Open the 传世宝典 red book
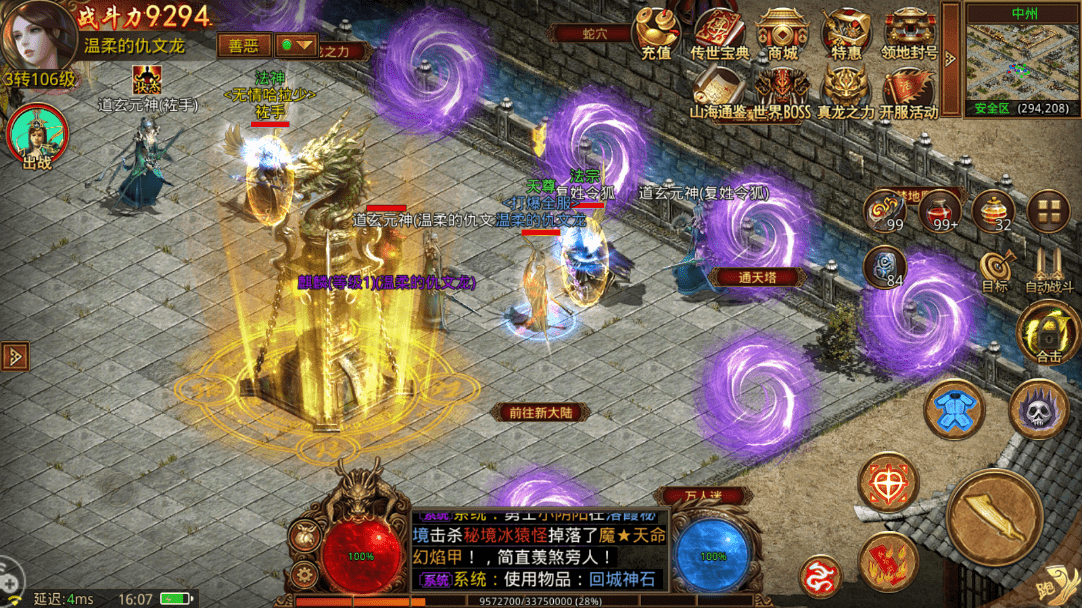1082x608 pixels. point(720,33)
